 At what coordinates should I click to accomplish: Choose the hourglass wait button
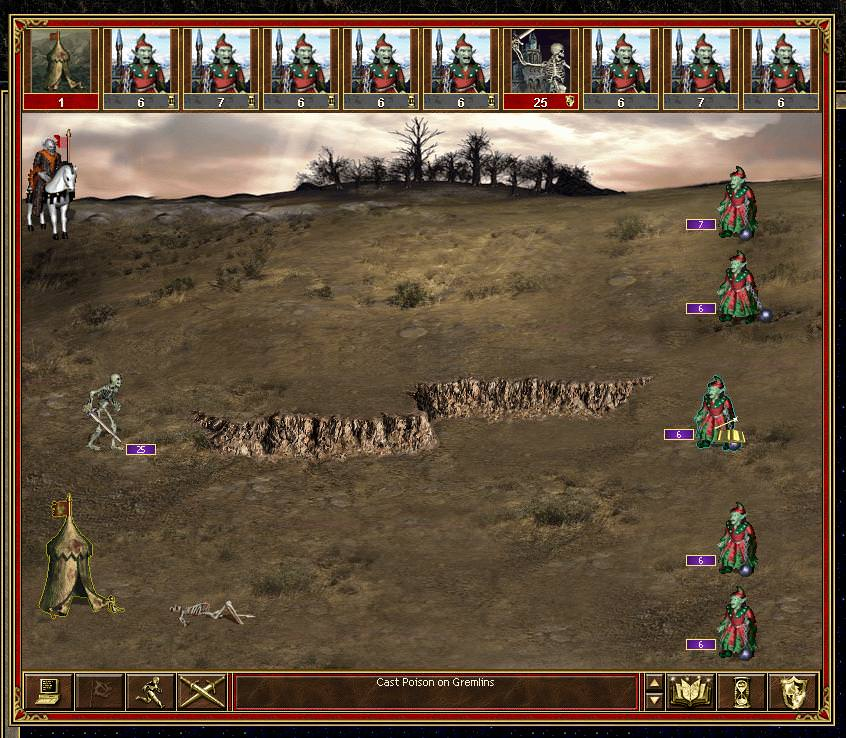coord(742,691)
